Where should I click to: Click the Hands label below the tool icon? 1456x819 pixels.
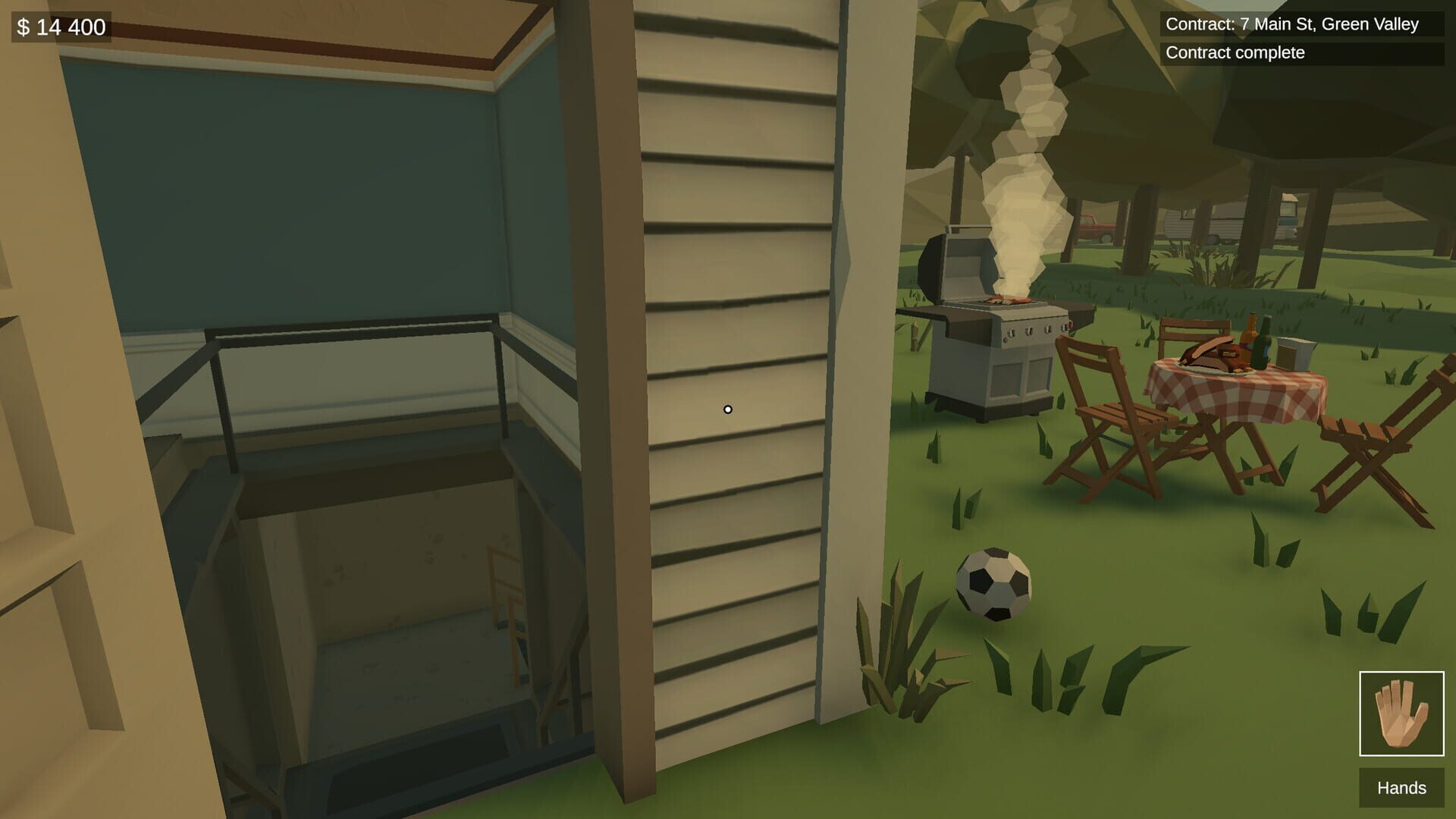pyautogui.click(x=1402, y=789)
